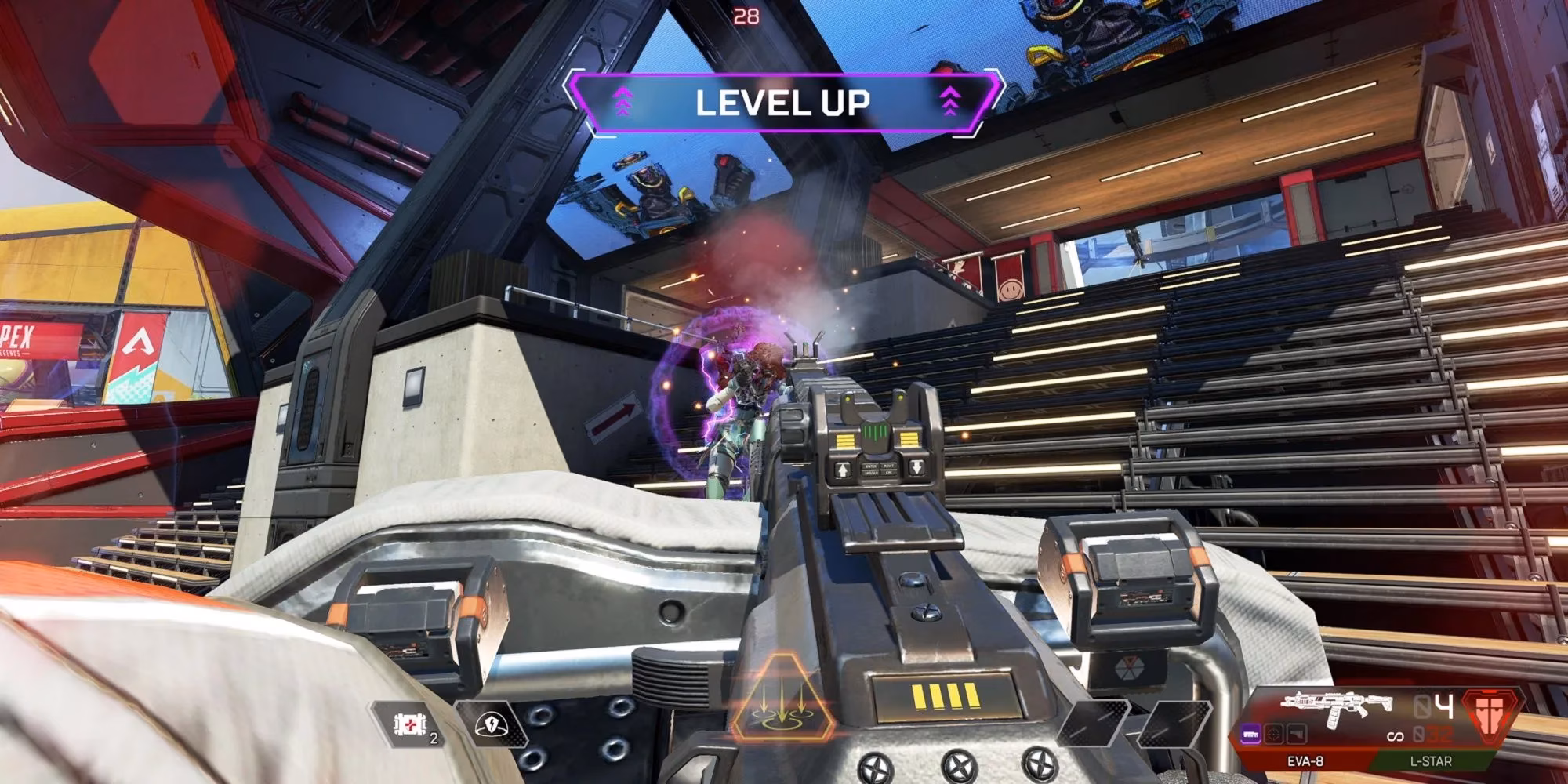Click the LEVEL UP banner text

pos(784,100)
